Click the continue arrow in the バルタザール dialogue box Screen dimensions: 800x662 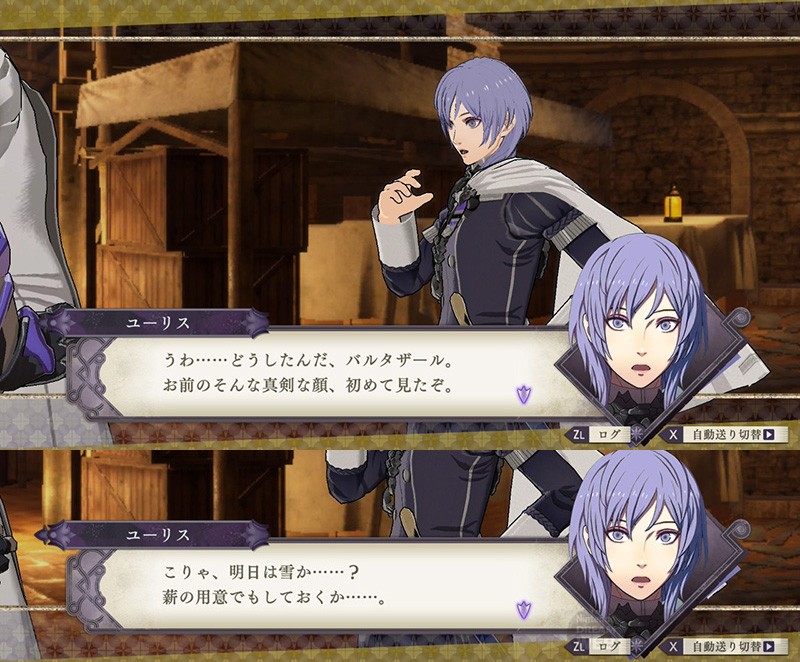[522, 394]
